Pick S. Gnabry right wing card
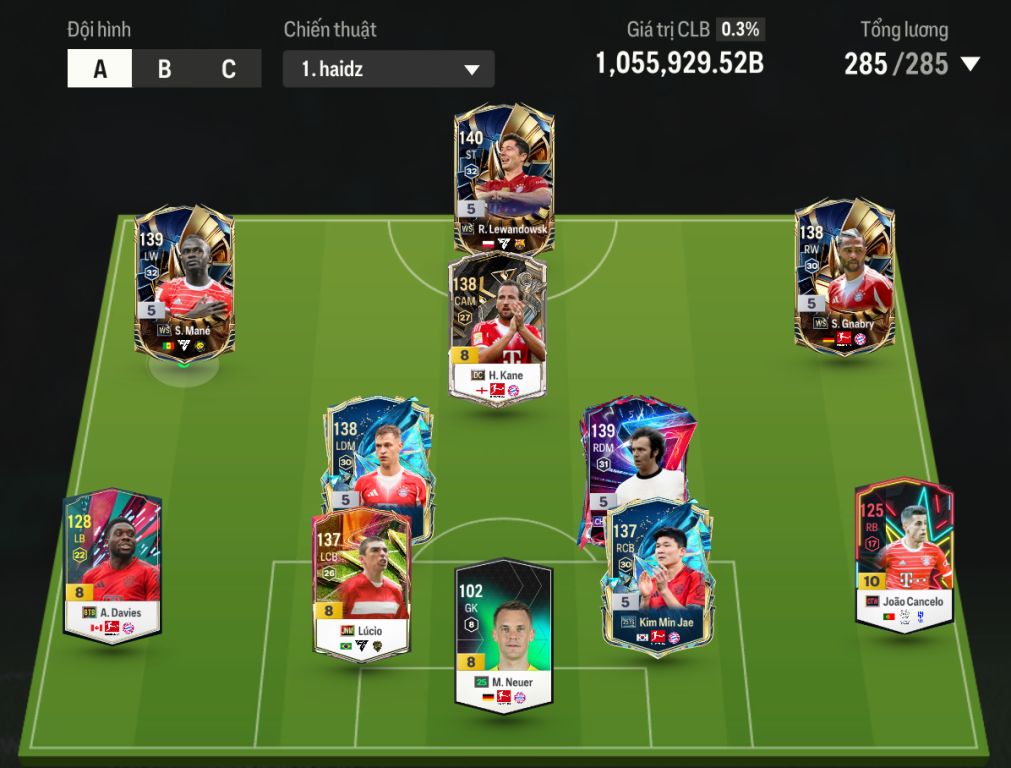 843,273
